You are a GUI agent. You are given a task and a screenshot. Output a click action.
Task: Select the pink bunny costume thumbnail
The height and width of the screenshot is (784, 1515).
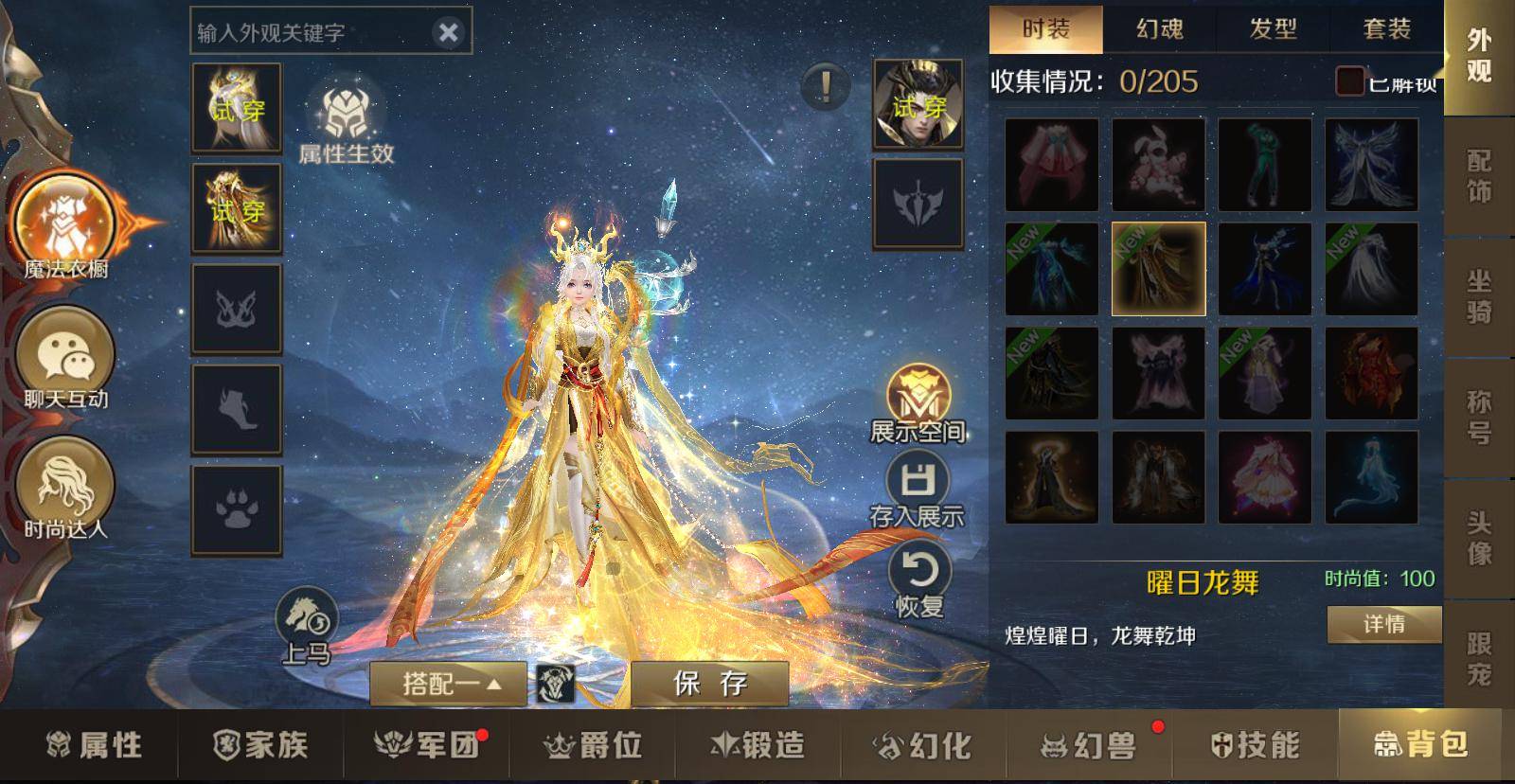[1158, 165]
